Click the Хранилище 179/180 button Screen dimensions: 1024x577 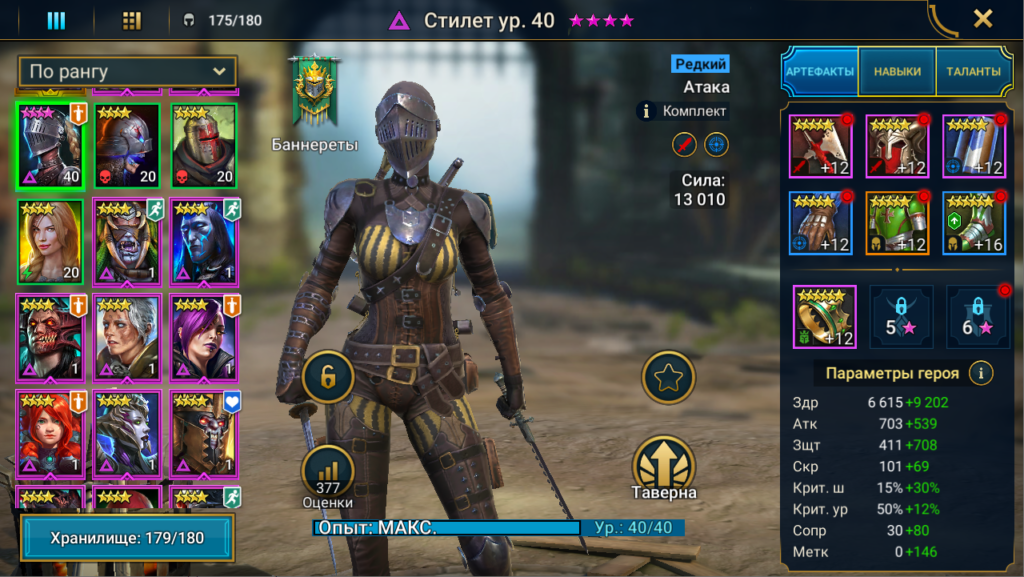click(127, 538)
